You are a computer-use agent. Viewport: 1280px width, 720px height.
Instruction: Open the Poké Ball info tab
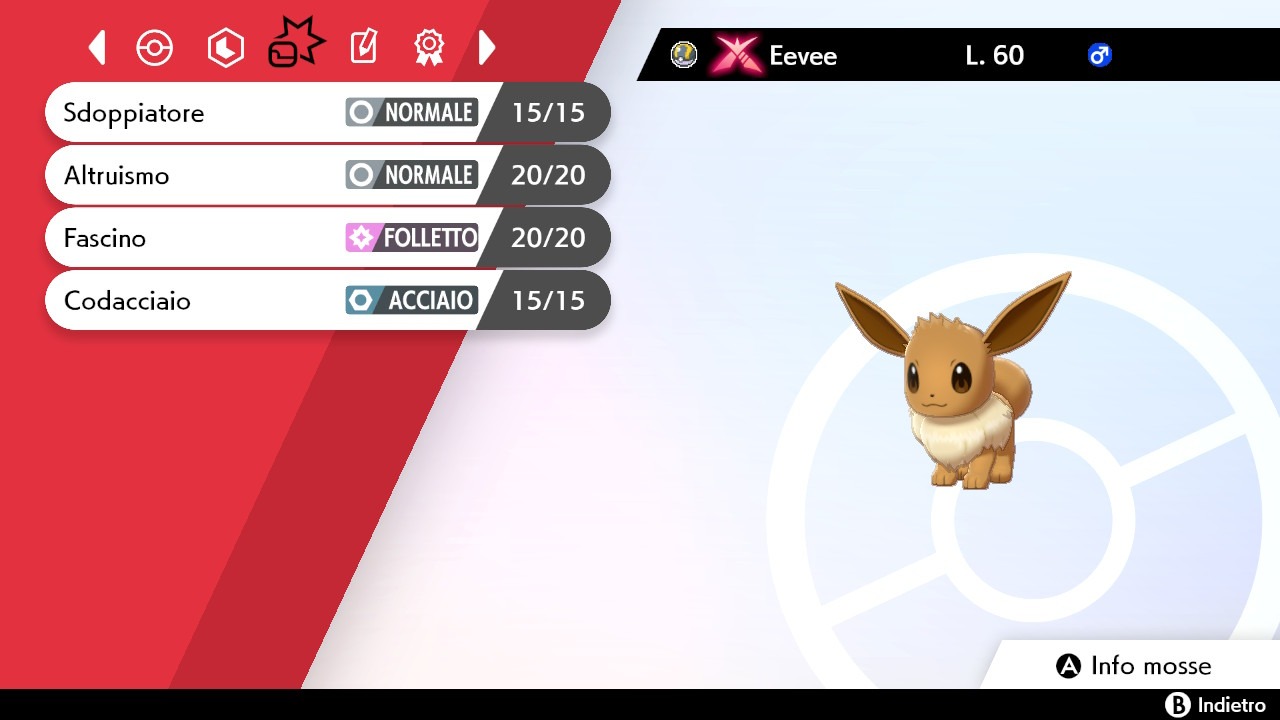[x=154, y=46]
